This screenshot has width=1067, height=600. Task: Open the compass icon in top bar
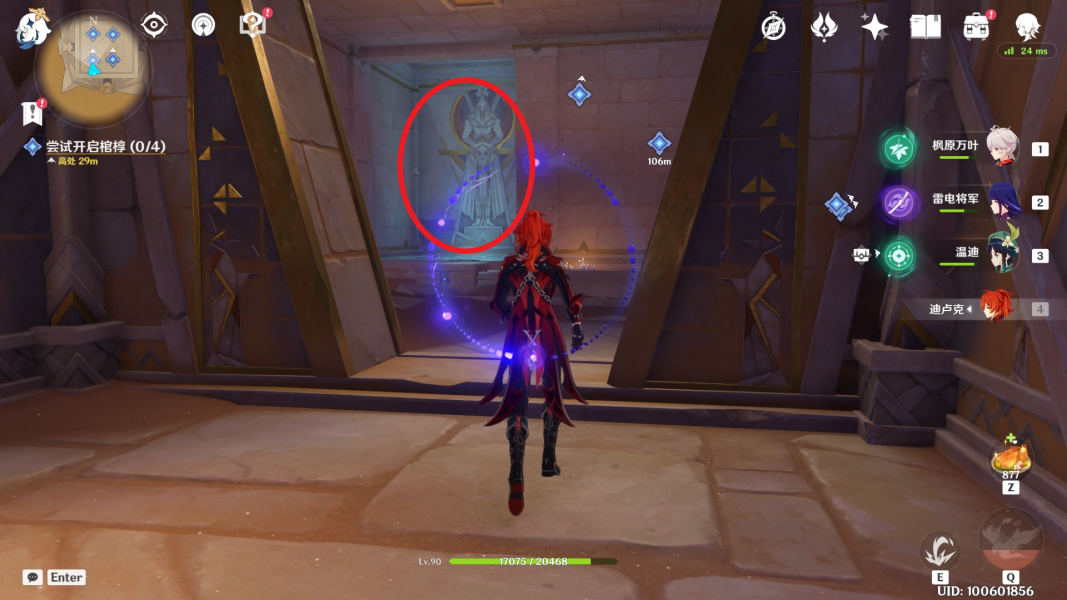pos(773,27)
